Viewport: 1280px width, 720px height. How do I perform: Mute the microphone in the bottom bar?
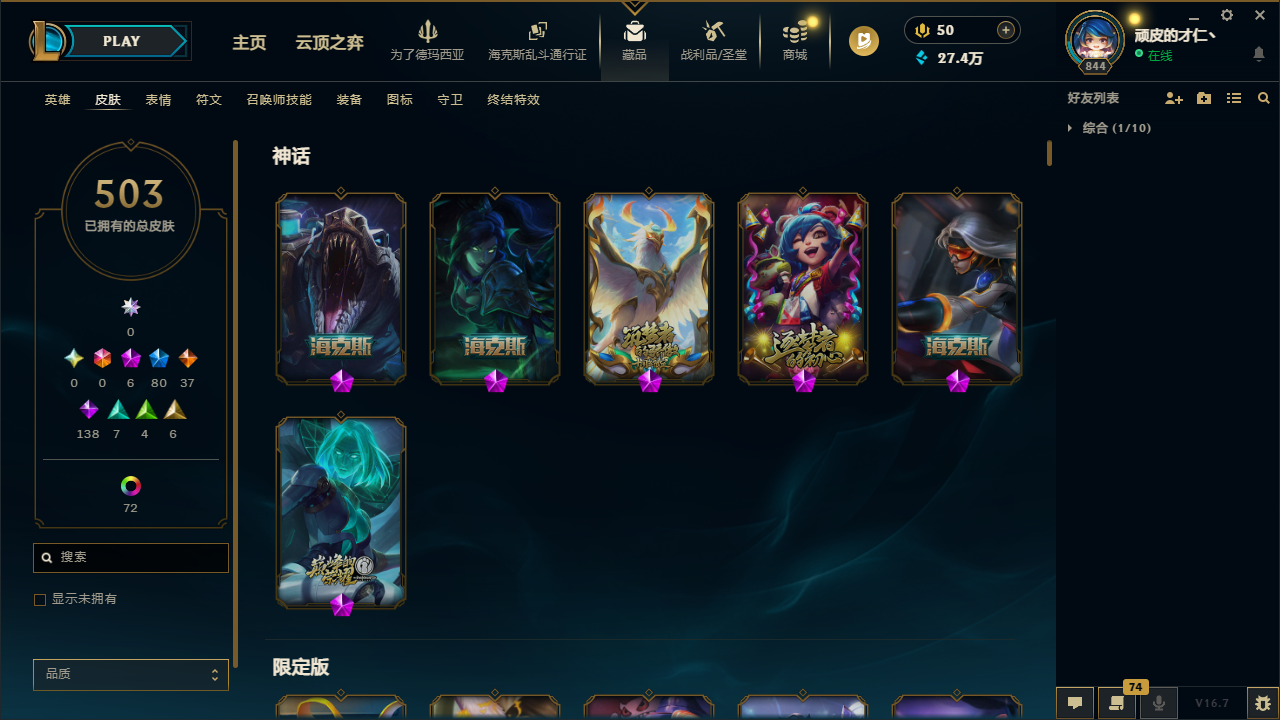[1158, 703]
